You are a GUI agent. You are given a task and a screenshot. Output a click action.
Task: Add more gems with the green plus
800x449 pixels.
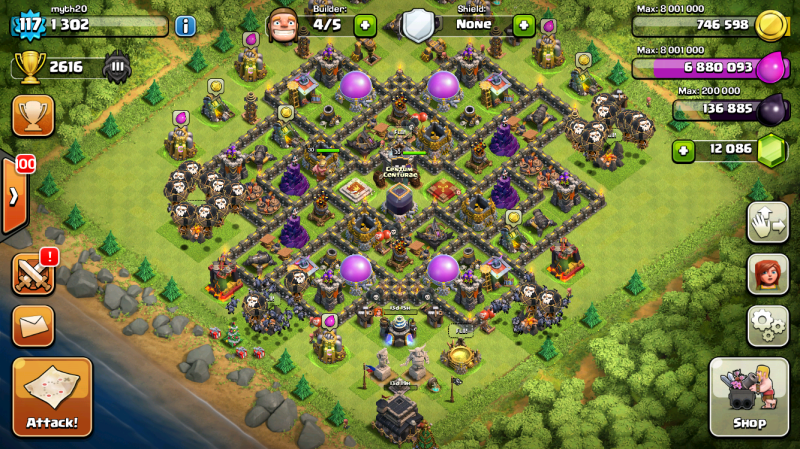[684, 150]
